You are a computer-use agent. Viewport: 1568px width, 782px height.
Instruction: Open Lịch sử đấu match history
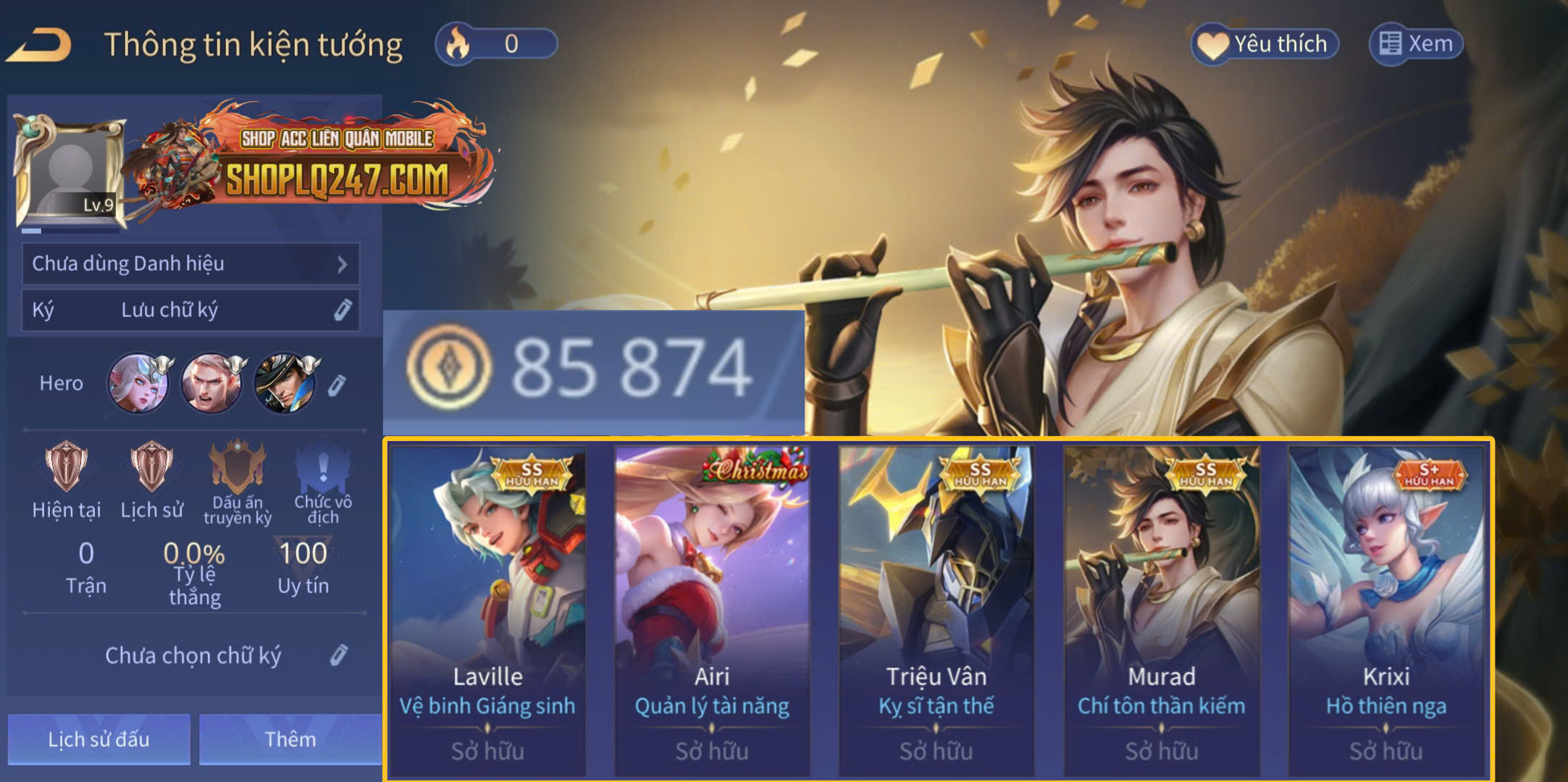pyautogui.click(x=99, y=739)
